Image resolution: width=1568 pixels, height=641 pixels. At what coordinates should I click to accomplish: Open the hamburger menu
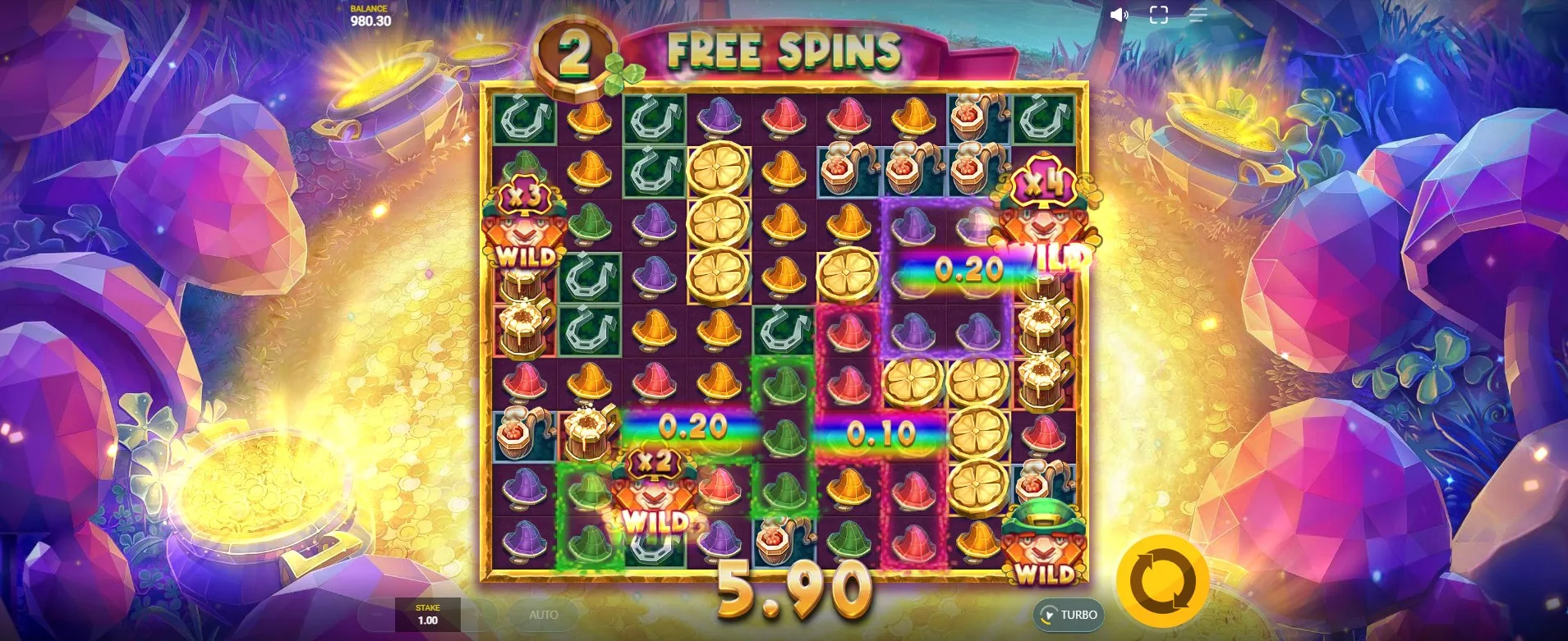pyautogui.click(x=1198, y=15)
